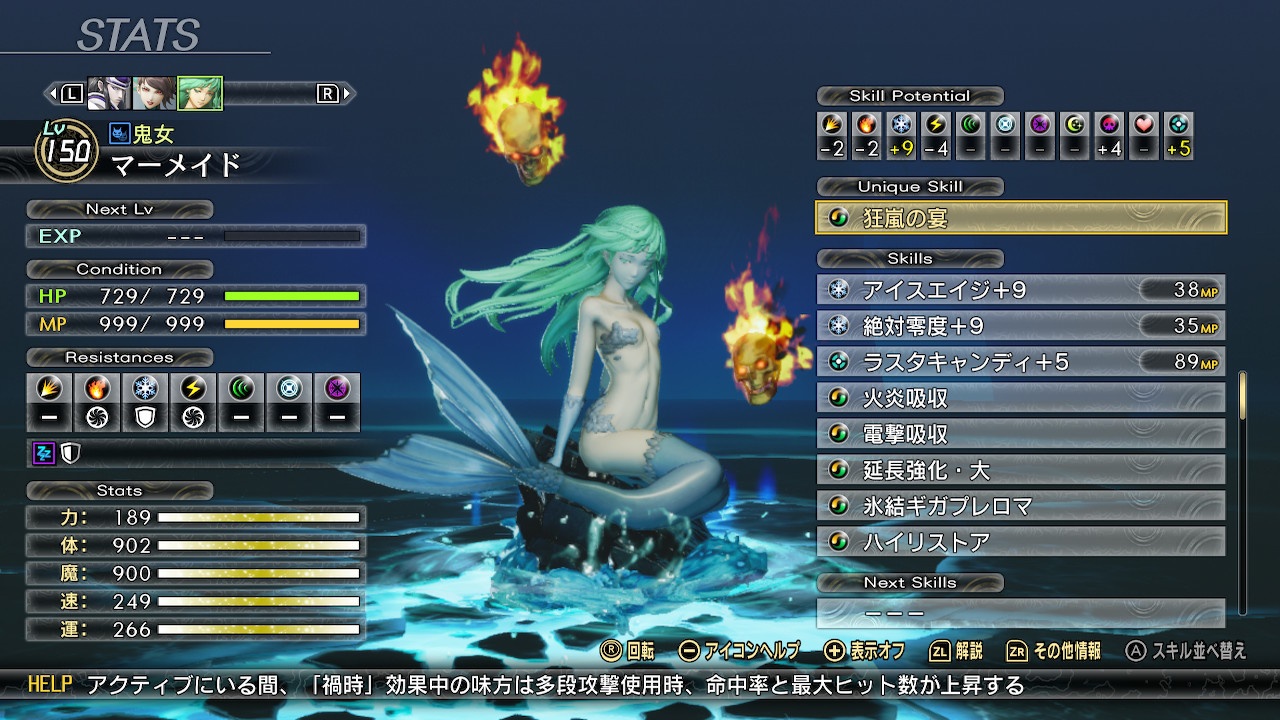Screen dimensions: 1280x720
Task: Select the 火炎吸収 passive skill
Action: [1021, 398]
